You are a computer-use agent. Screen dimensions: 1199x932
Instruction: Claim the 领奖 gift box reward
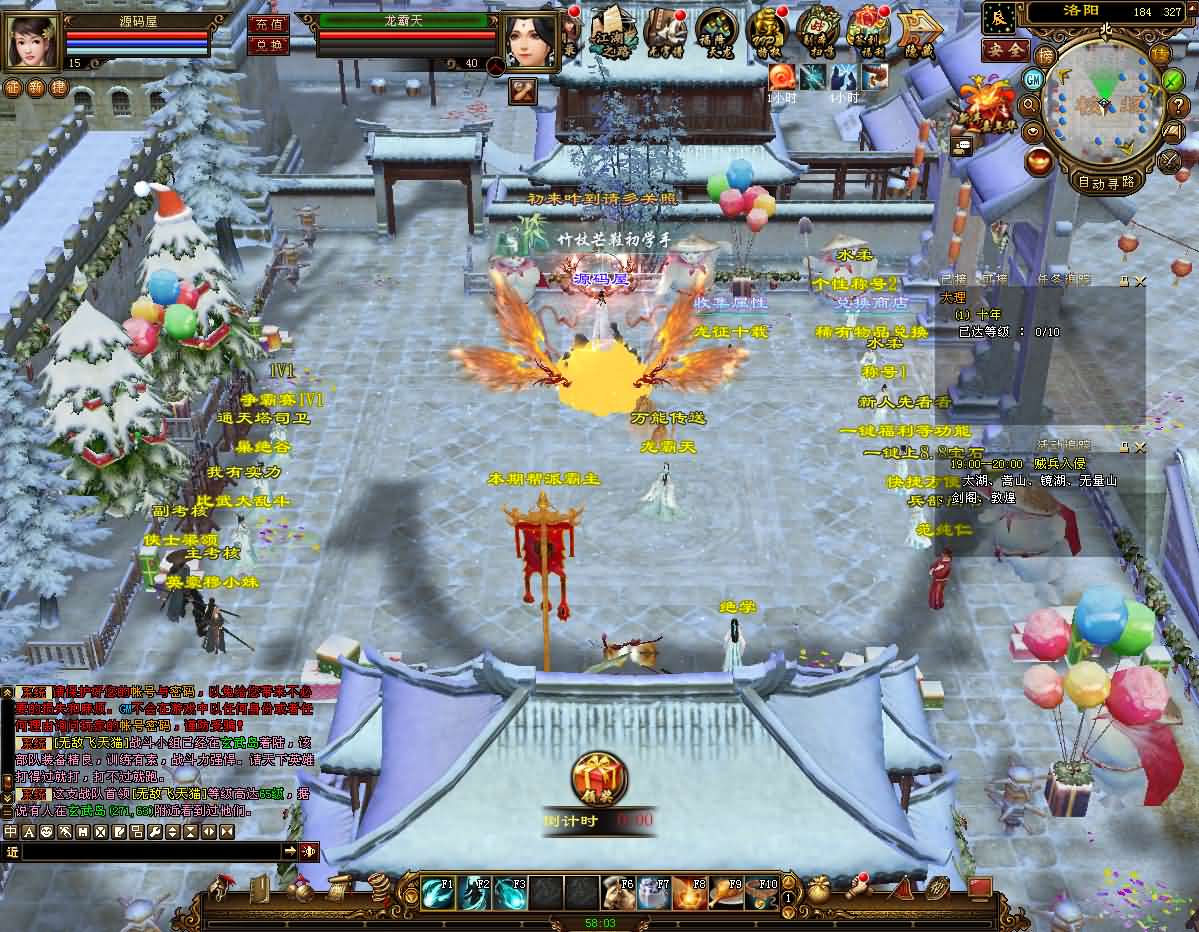[599, 778]
